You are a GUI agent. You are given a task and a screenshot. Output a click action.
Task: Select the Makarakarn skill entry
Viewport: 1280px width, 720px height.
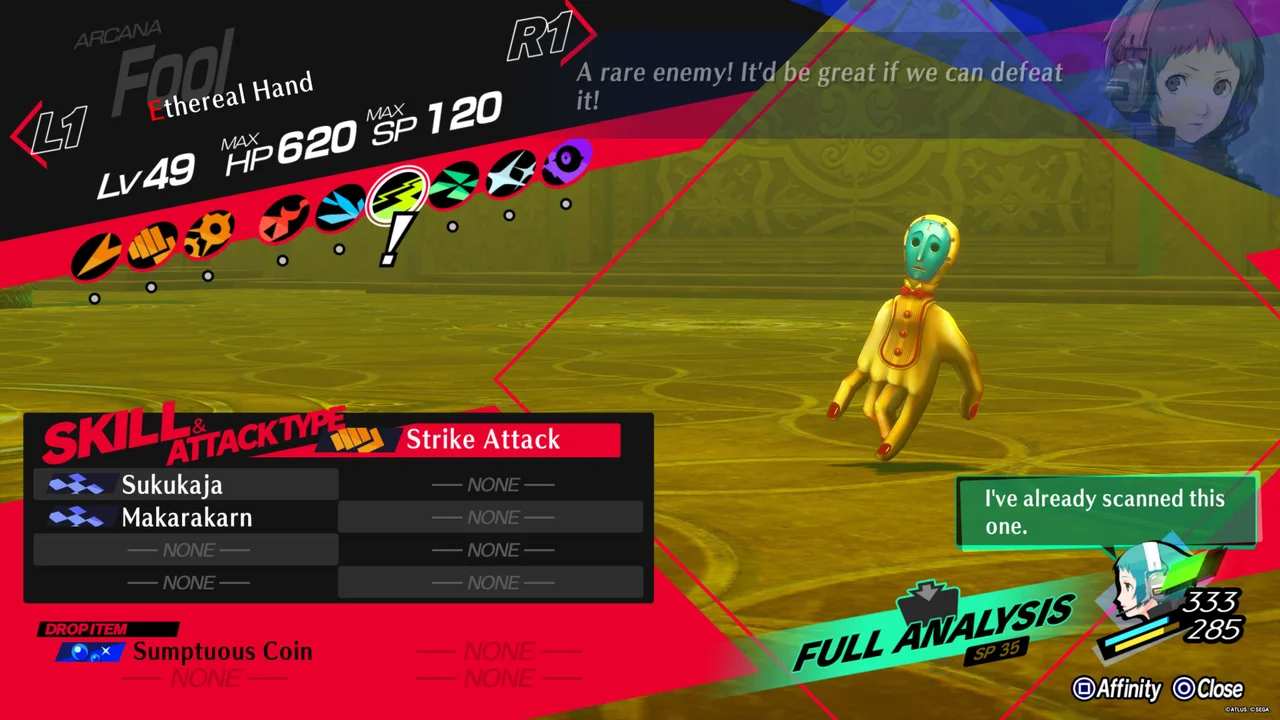point(186,518)
